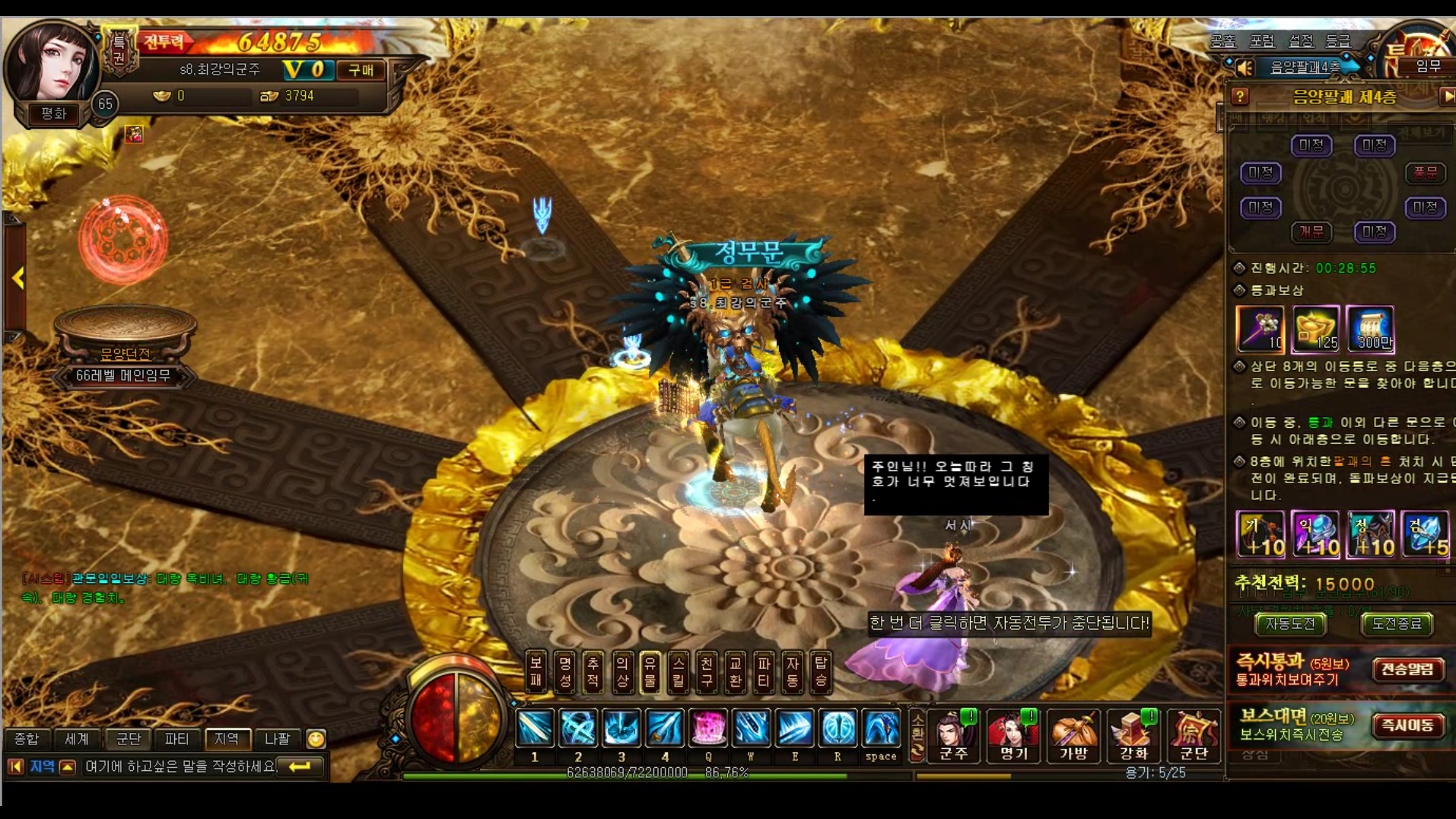
Task: Open the 군주 lord menu
Action: point(953,735)
